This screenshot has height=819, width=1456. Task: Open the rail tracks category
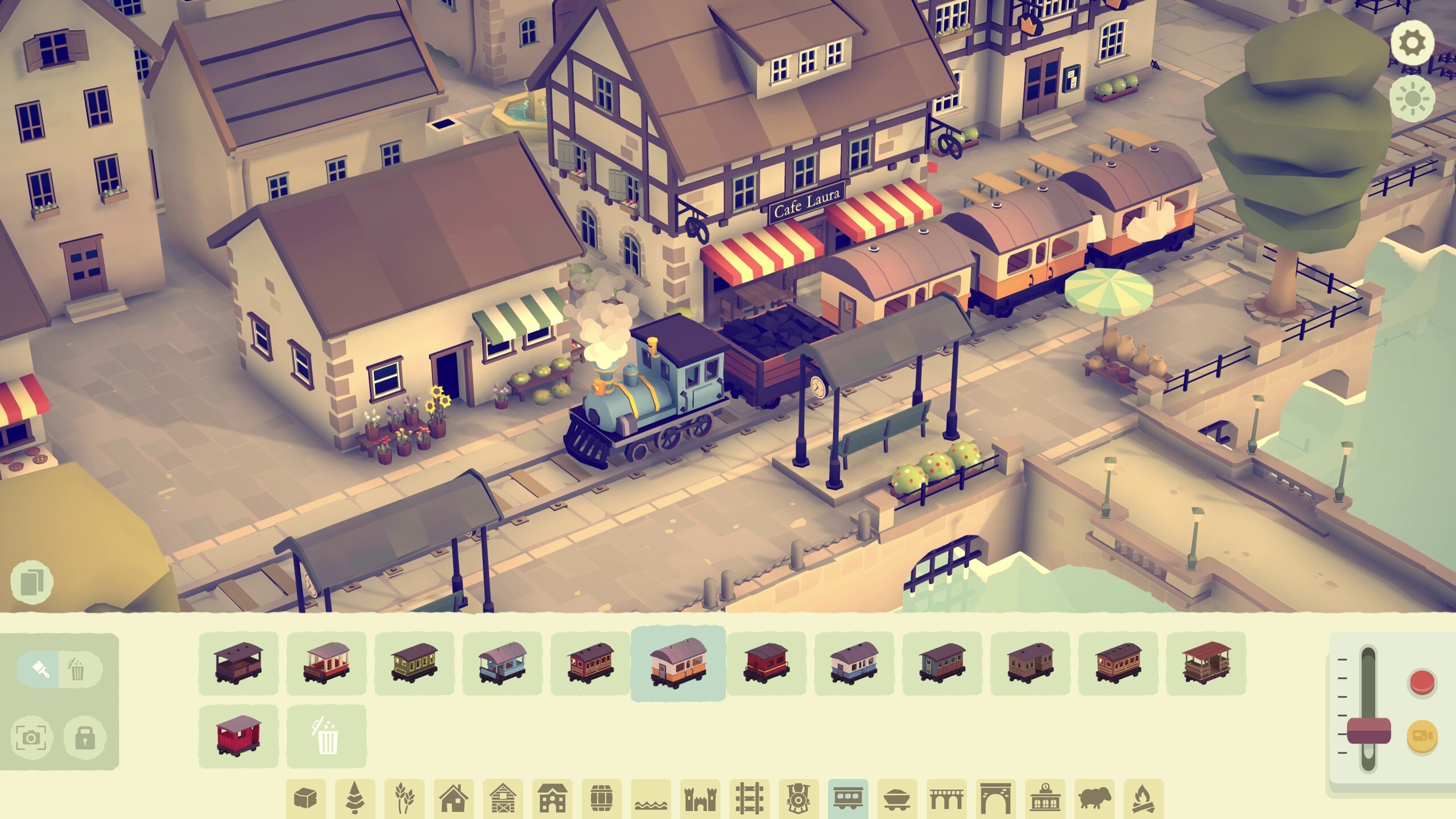[x=749, y=799]
